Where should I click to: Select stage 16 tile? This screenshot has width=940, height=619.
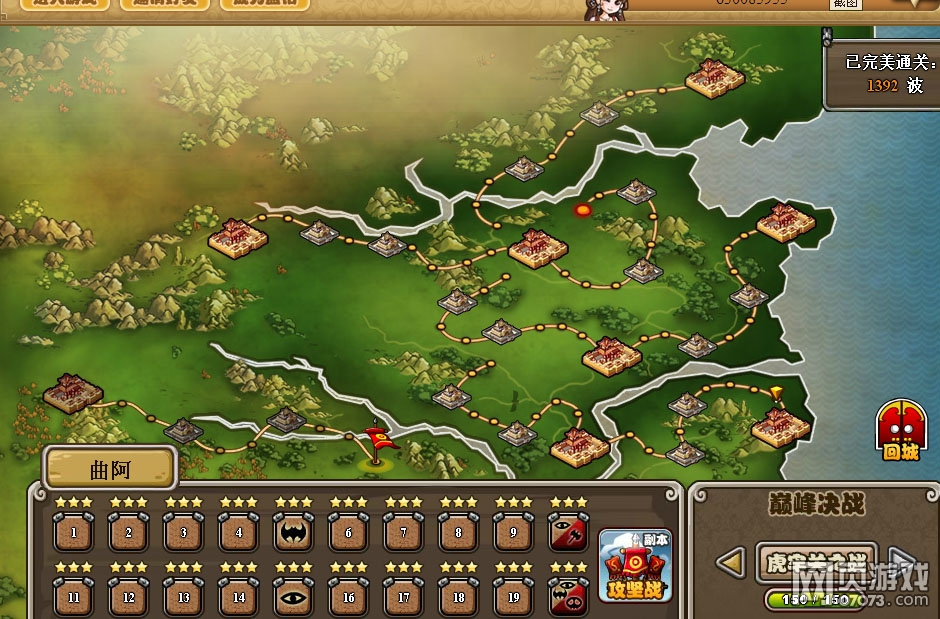tap(349, 597)
